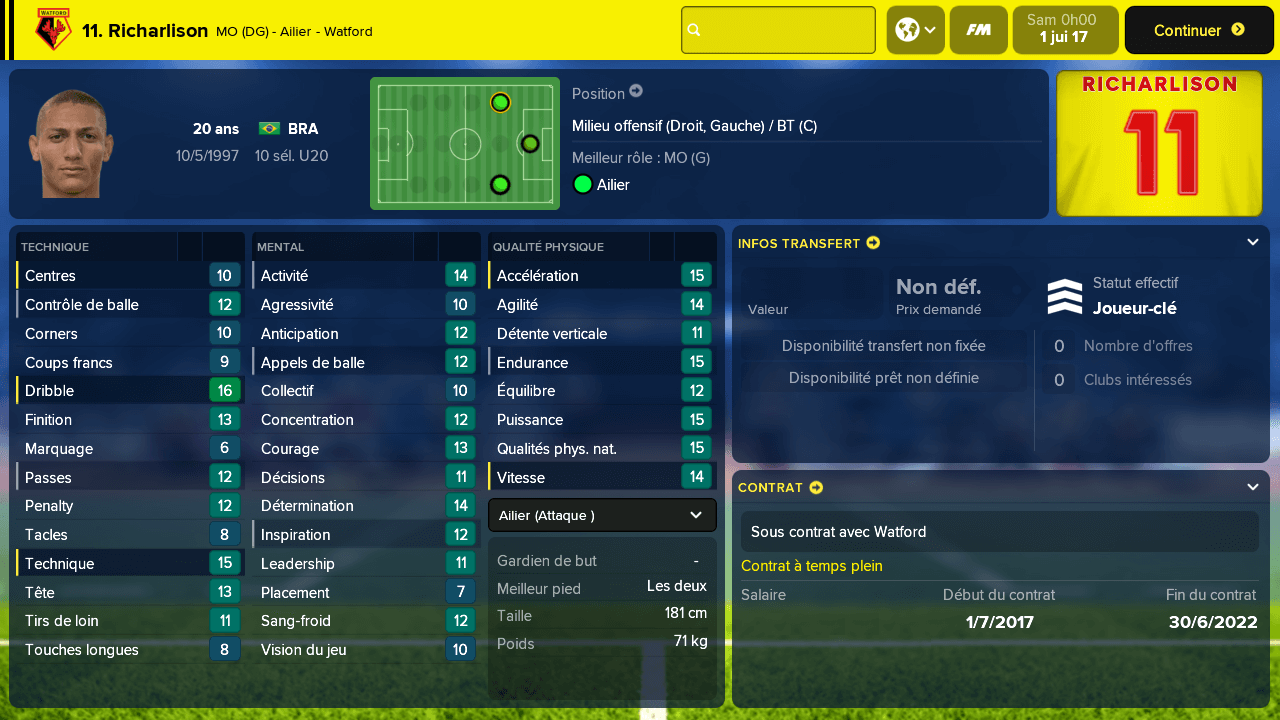
Task: Click the green dot beside the Ailier role
Action: pyautogui.click(x=582, y=184)
